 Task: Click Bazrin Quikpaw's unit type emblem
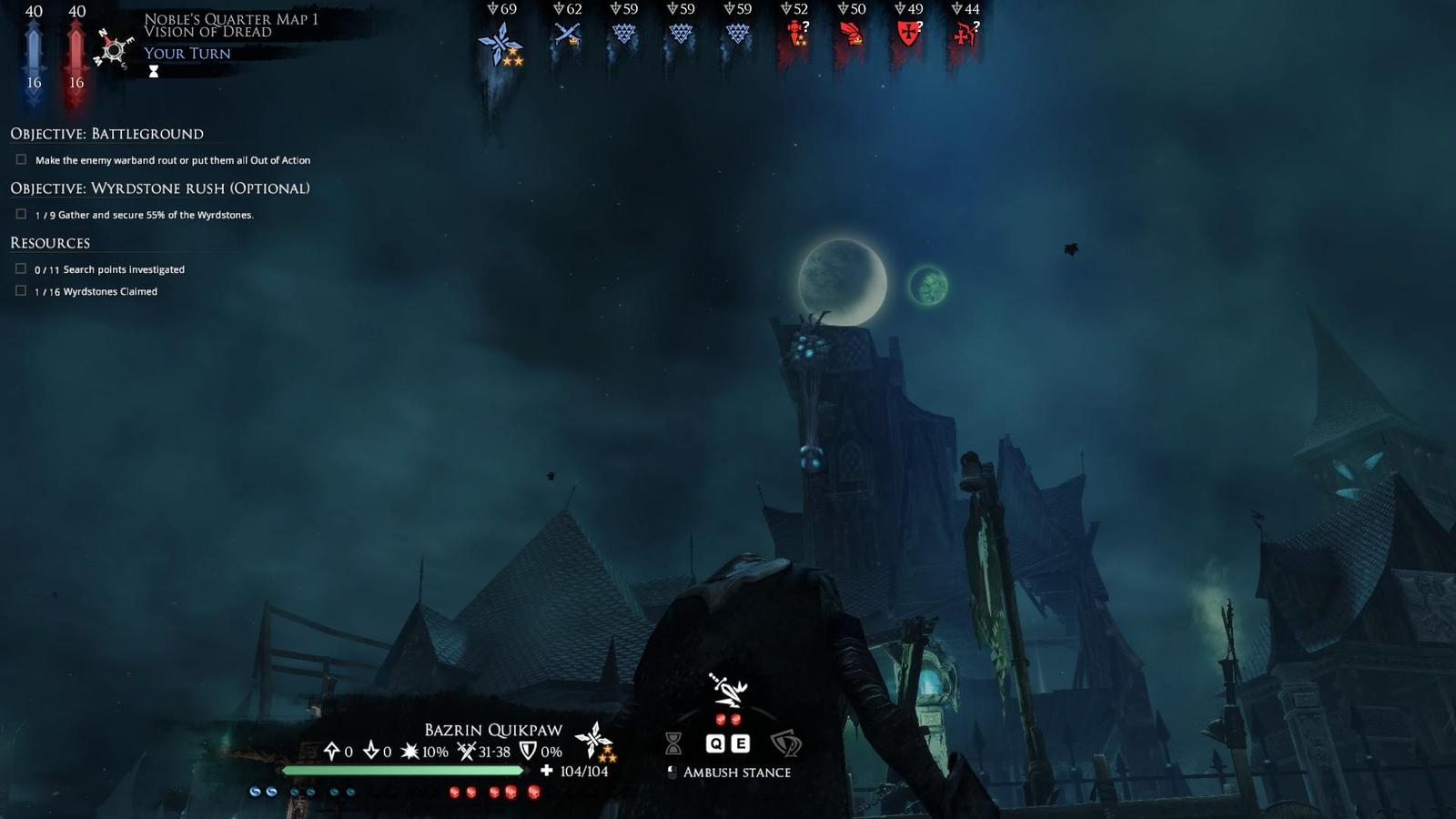(x=596, y=741)
